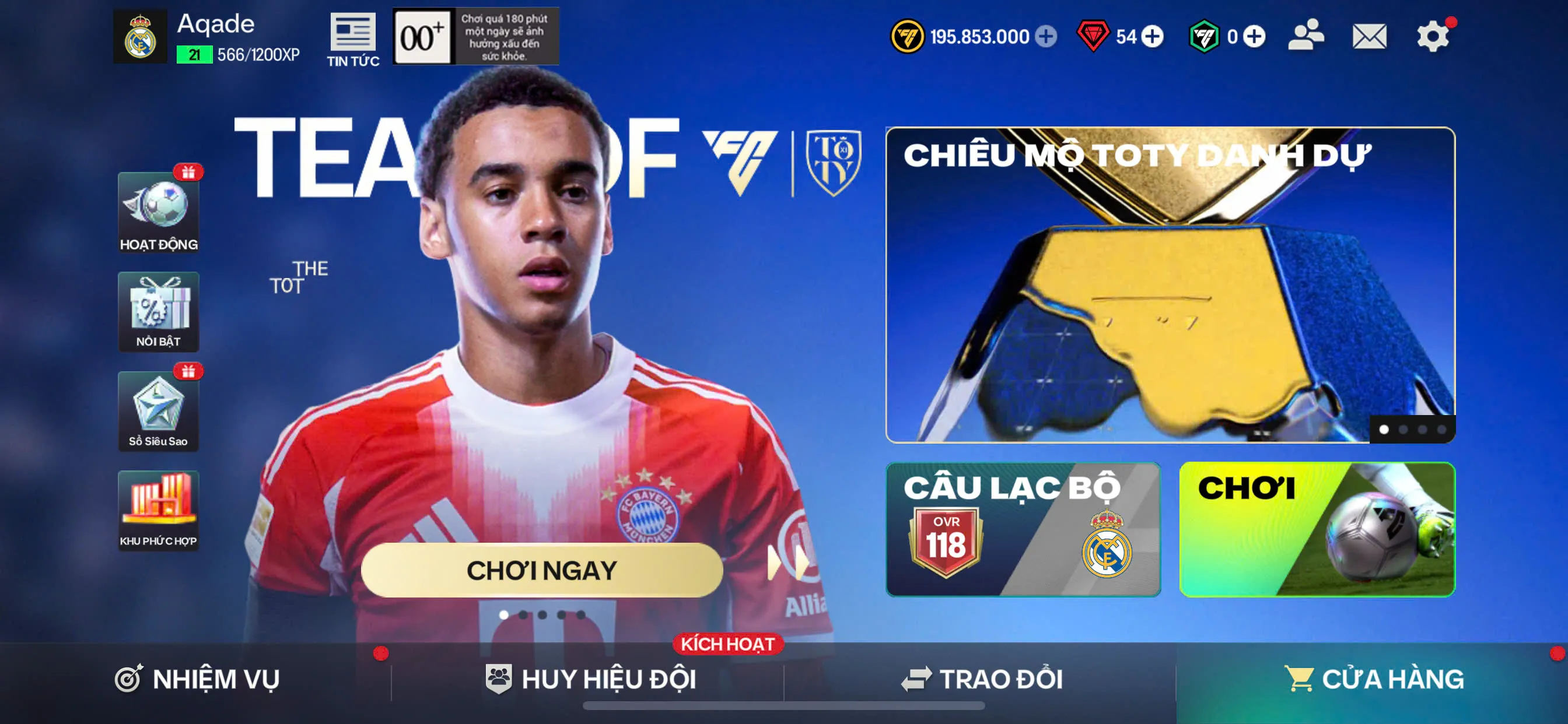Visit the Cửa Hàng store

coord(1373,679)
